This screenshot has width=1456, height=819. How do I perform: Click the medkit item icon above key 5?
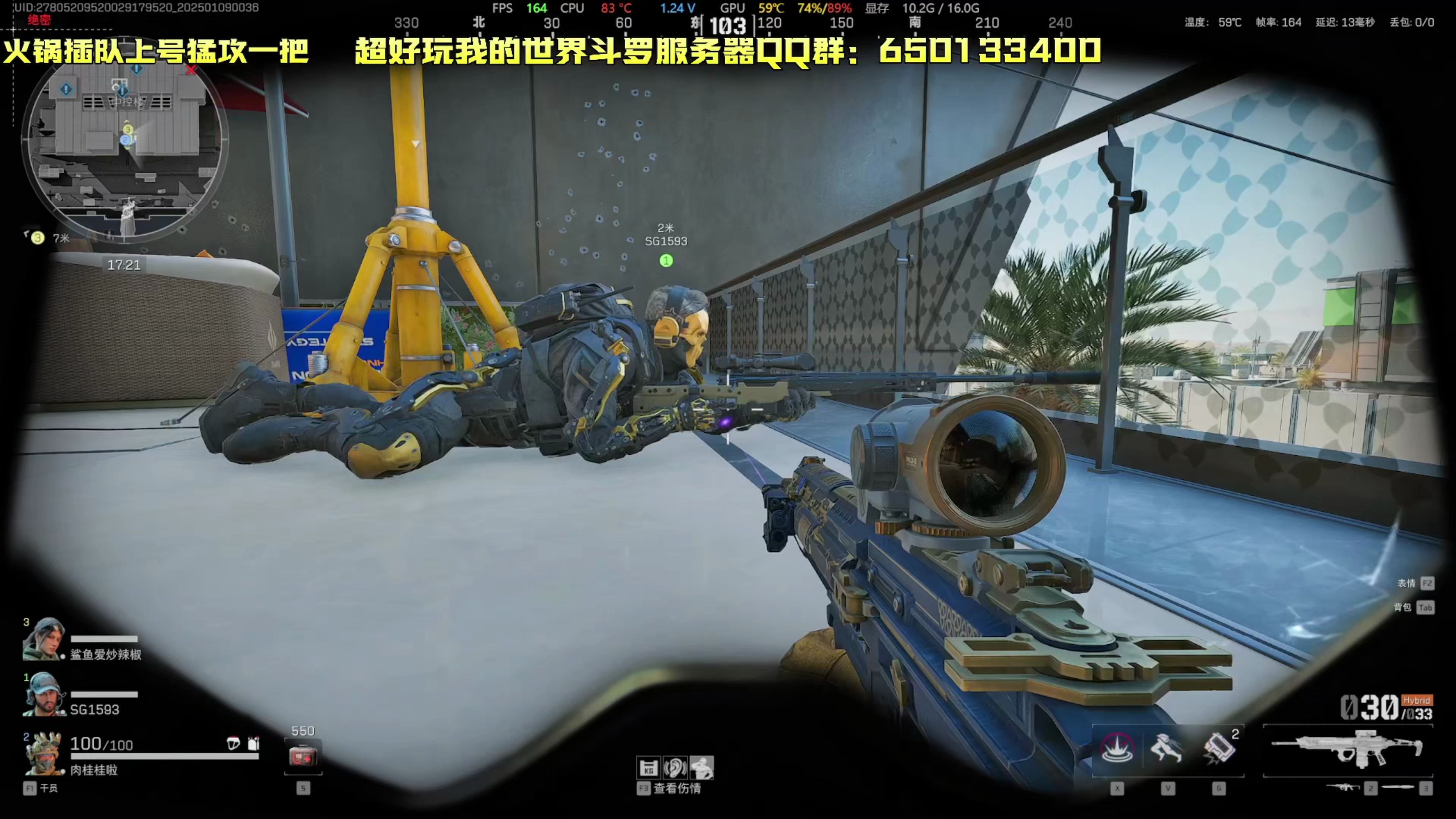coord(303,755)
